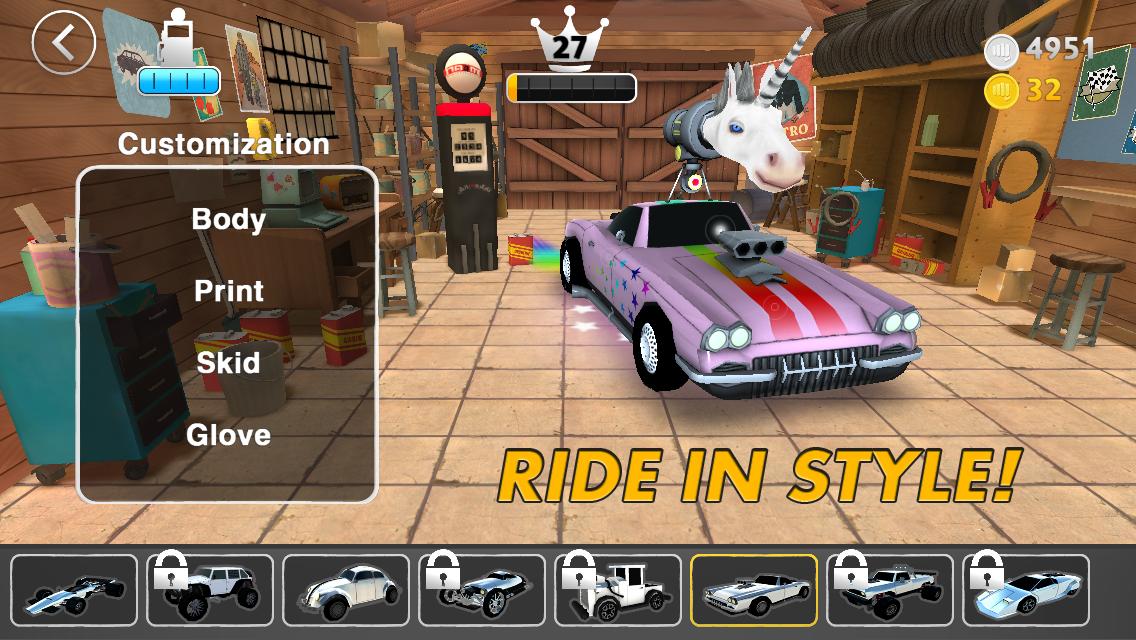1136x640 pixels.
Task: Choose the beetle car thumbnail
Action: [346, 590]
